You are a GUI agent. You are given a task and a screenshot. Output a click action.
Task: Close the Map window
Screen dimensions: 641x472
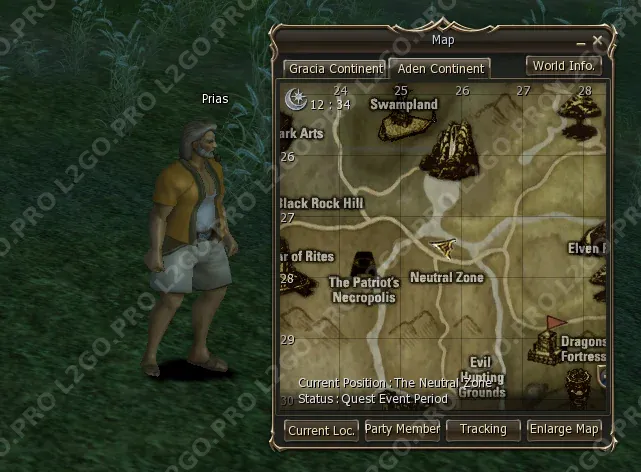click(597, 41)
